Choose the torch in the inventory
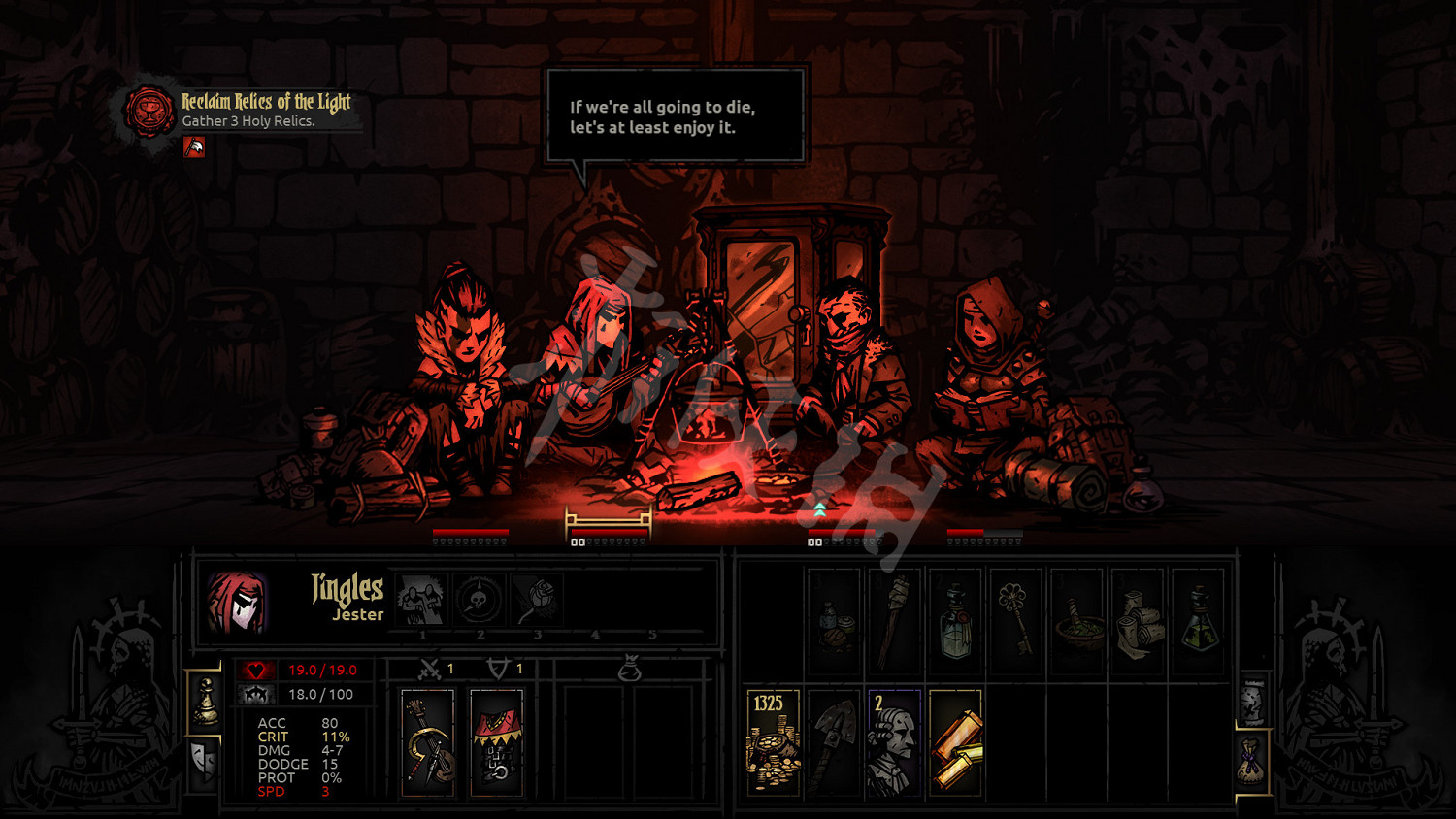 tap(894, 622)
